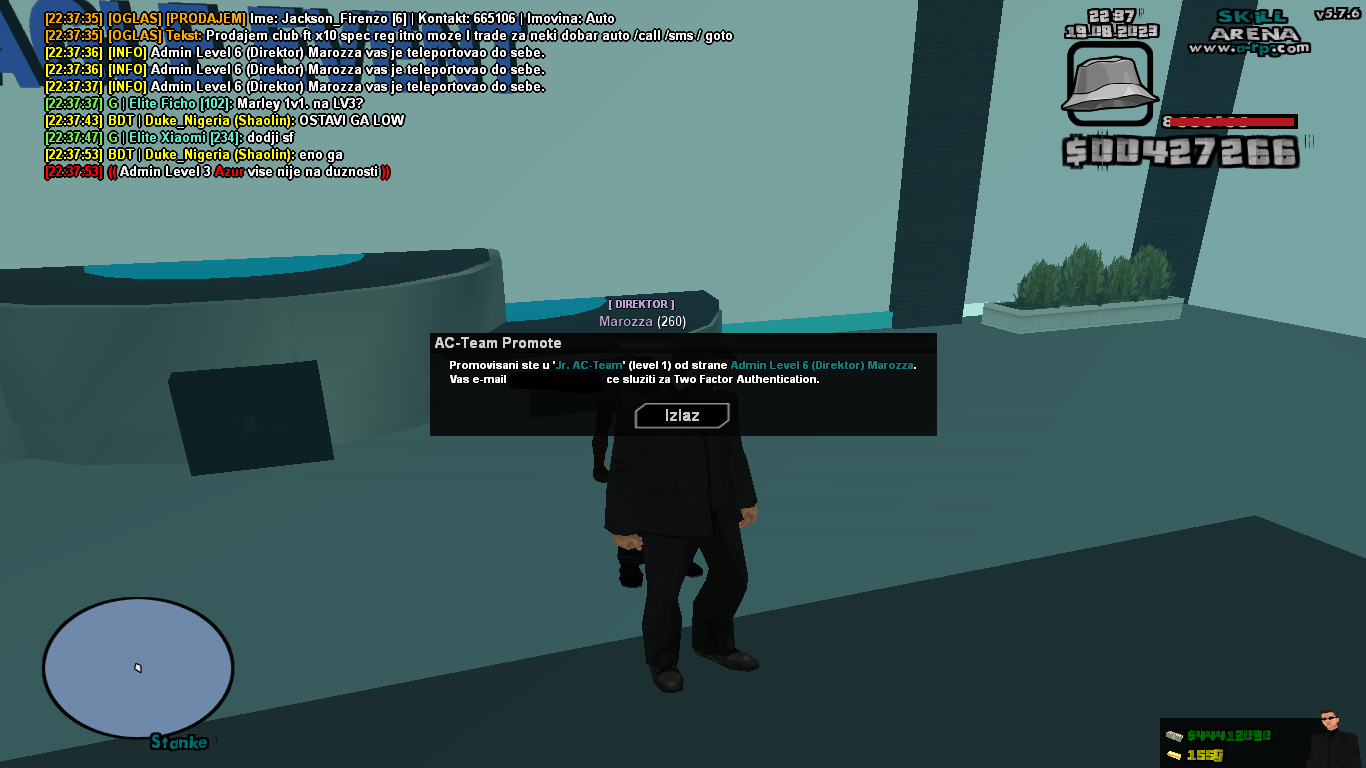The image size is (1366, 768).
Task: Open the Jr. AC-Team link in the dialog
Action: point(588,366)
